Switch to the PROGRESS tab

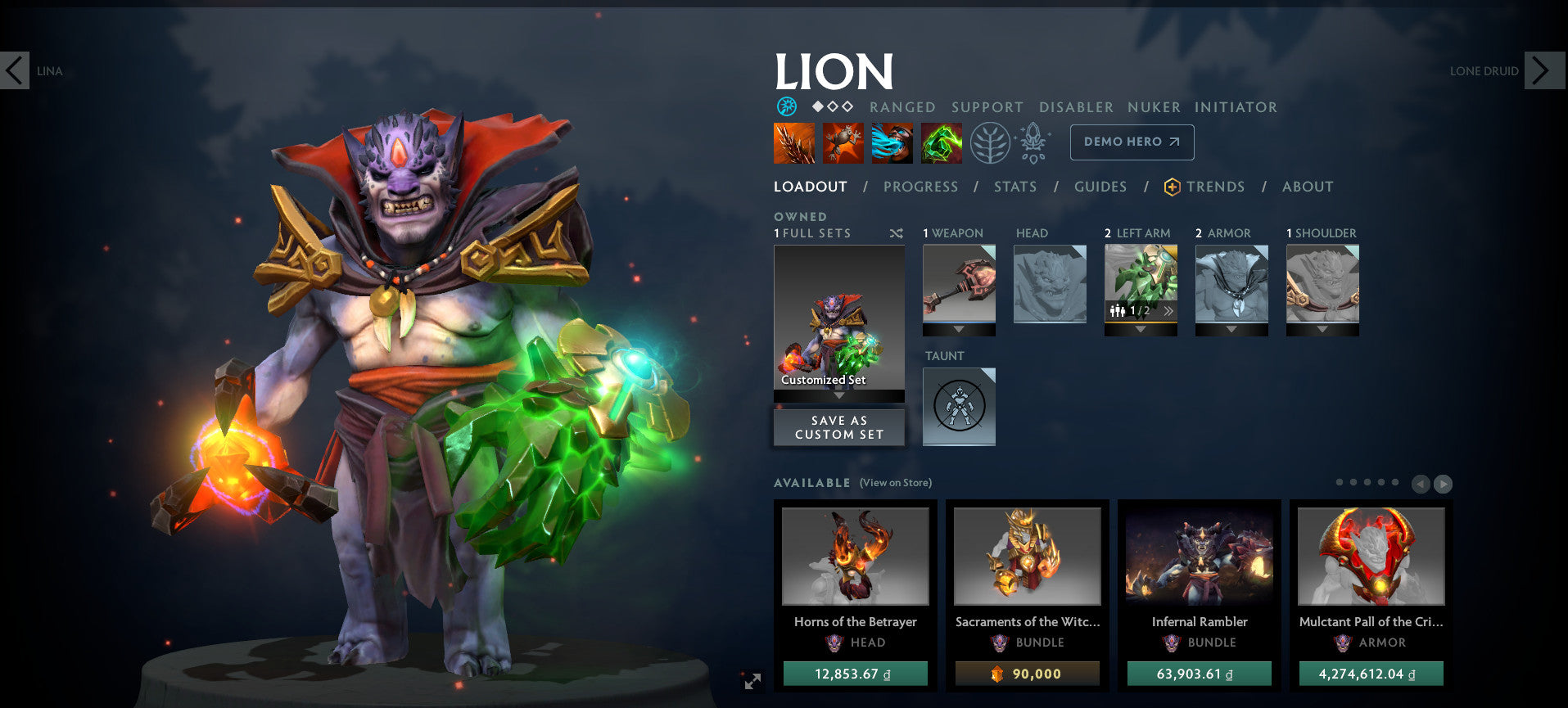pyautogui.click(x=920, y=187)
